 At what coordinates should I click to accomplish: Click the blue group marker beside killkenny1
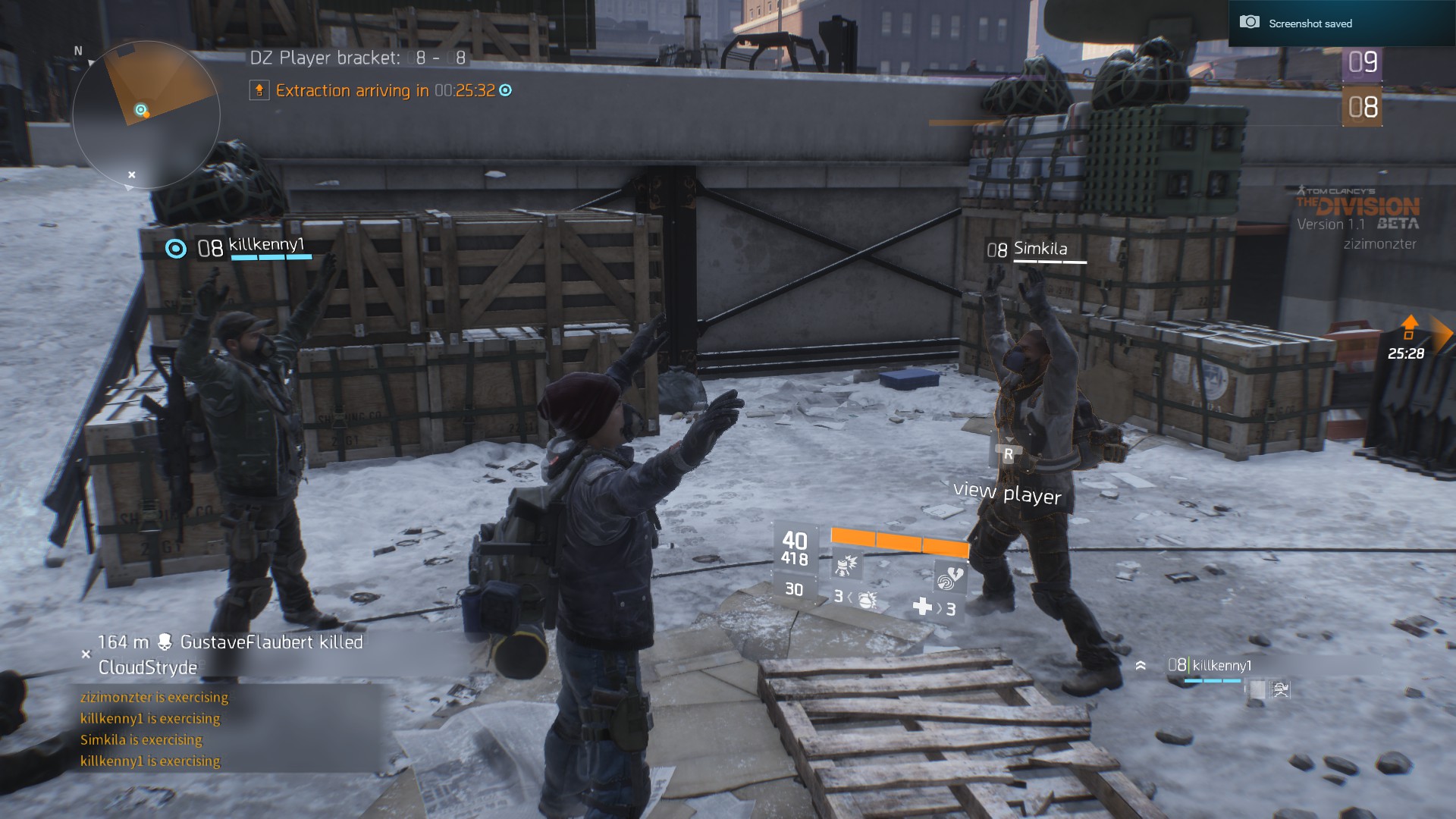(176, 249)
